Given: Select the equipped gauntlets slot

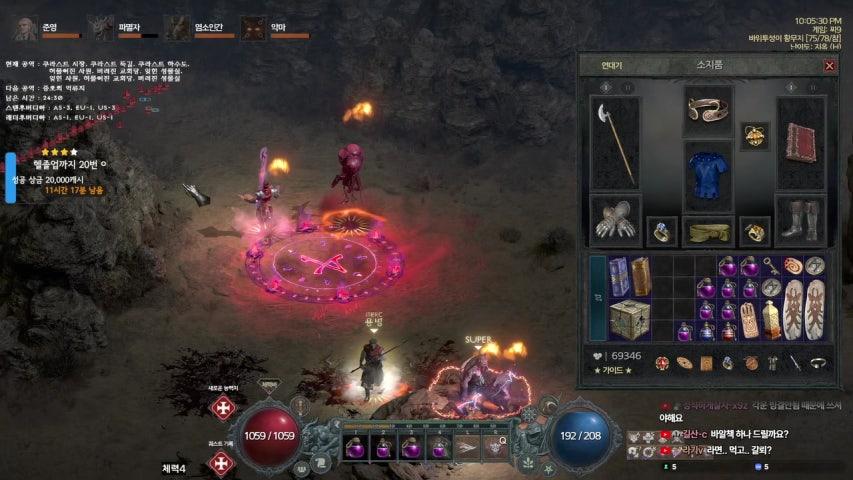Looking at the screenshot, I should [x=613, y=218].
